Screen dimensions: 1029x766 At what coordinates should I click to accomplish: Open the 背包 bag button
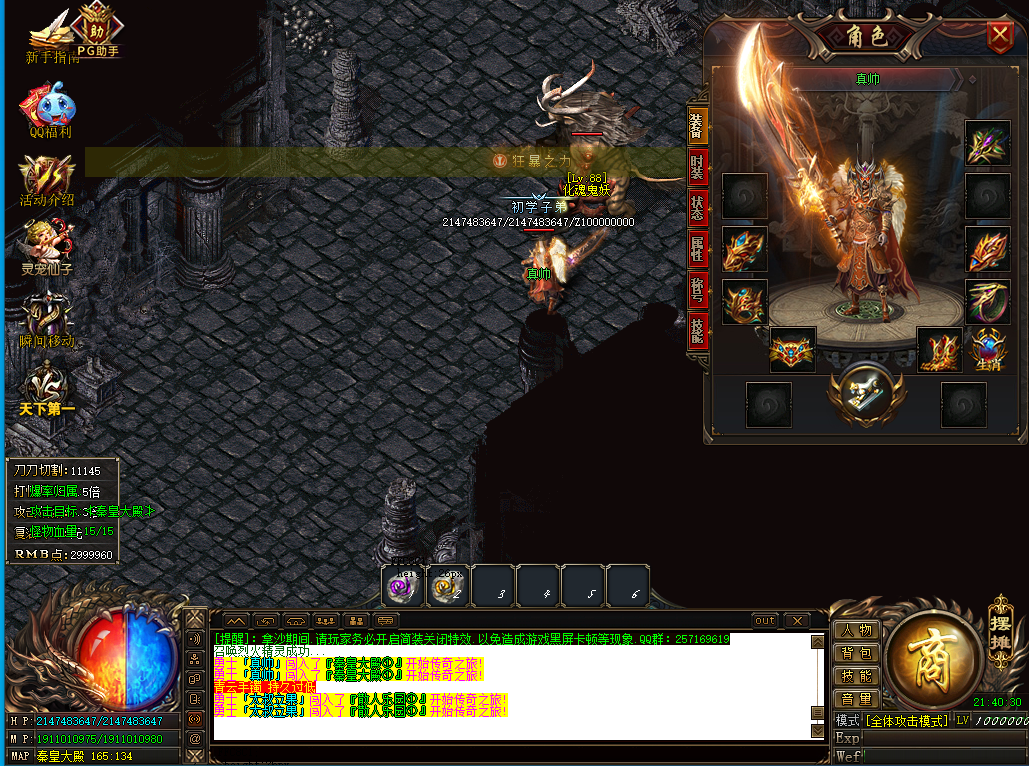pos(856,653)
